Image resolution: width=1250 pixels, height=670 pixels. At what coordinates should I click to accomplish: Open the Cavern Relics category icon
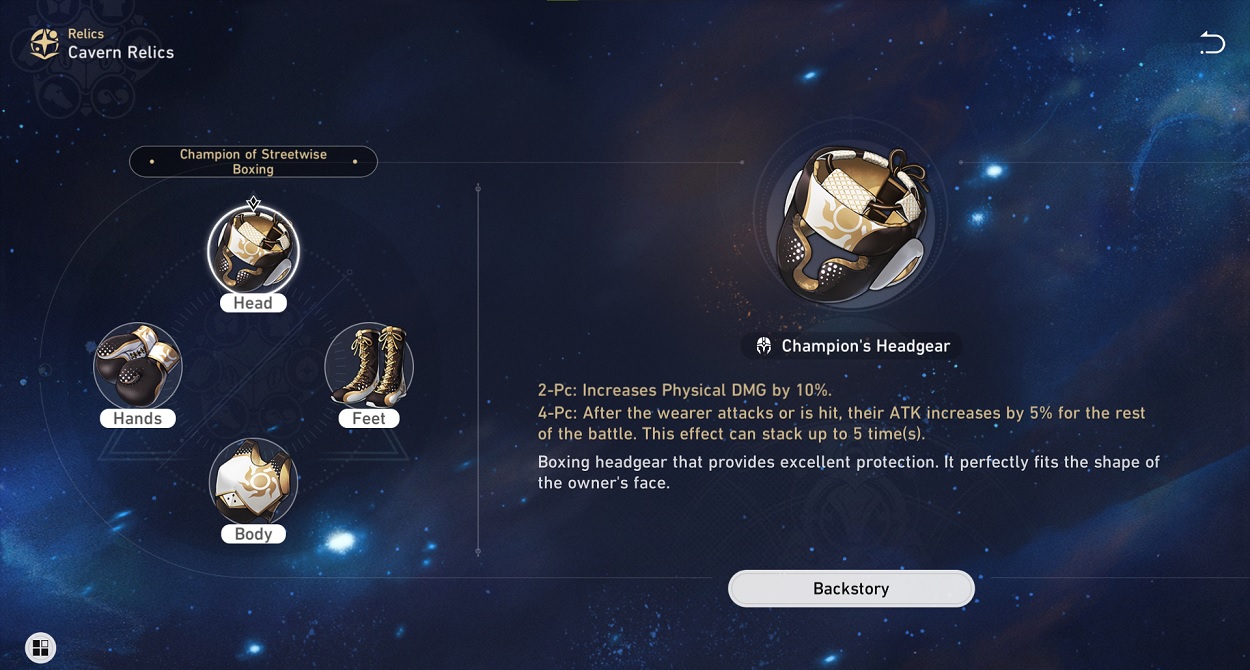45,44
